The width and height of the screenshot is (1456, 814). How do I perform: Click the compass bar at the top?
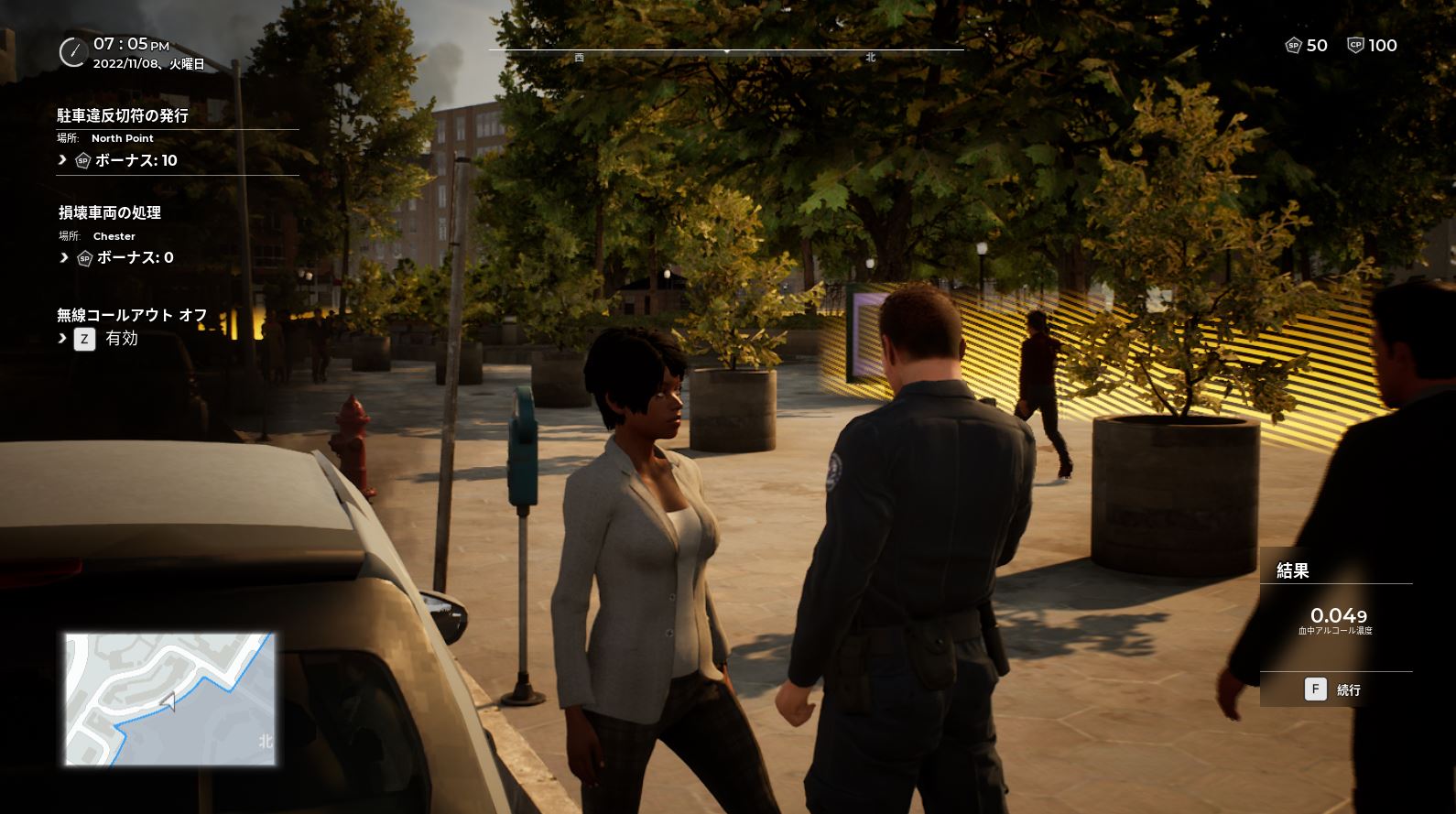(725, 51)
